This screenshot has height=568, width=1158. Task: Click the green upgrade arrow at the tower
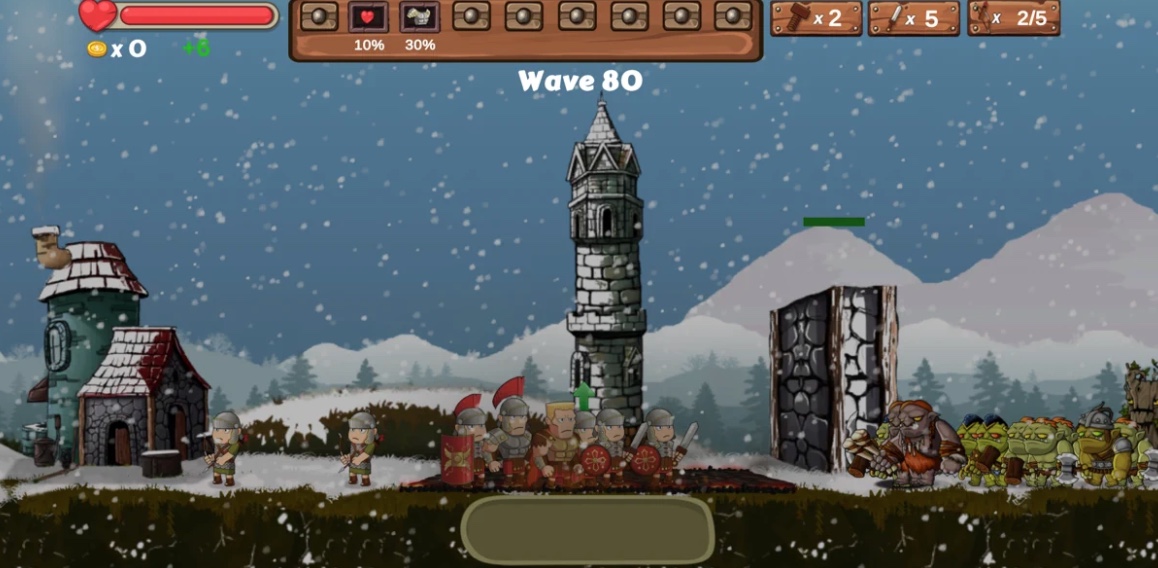[x=583, y=394]
